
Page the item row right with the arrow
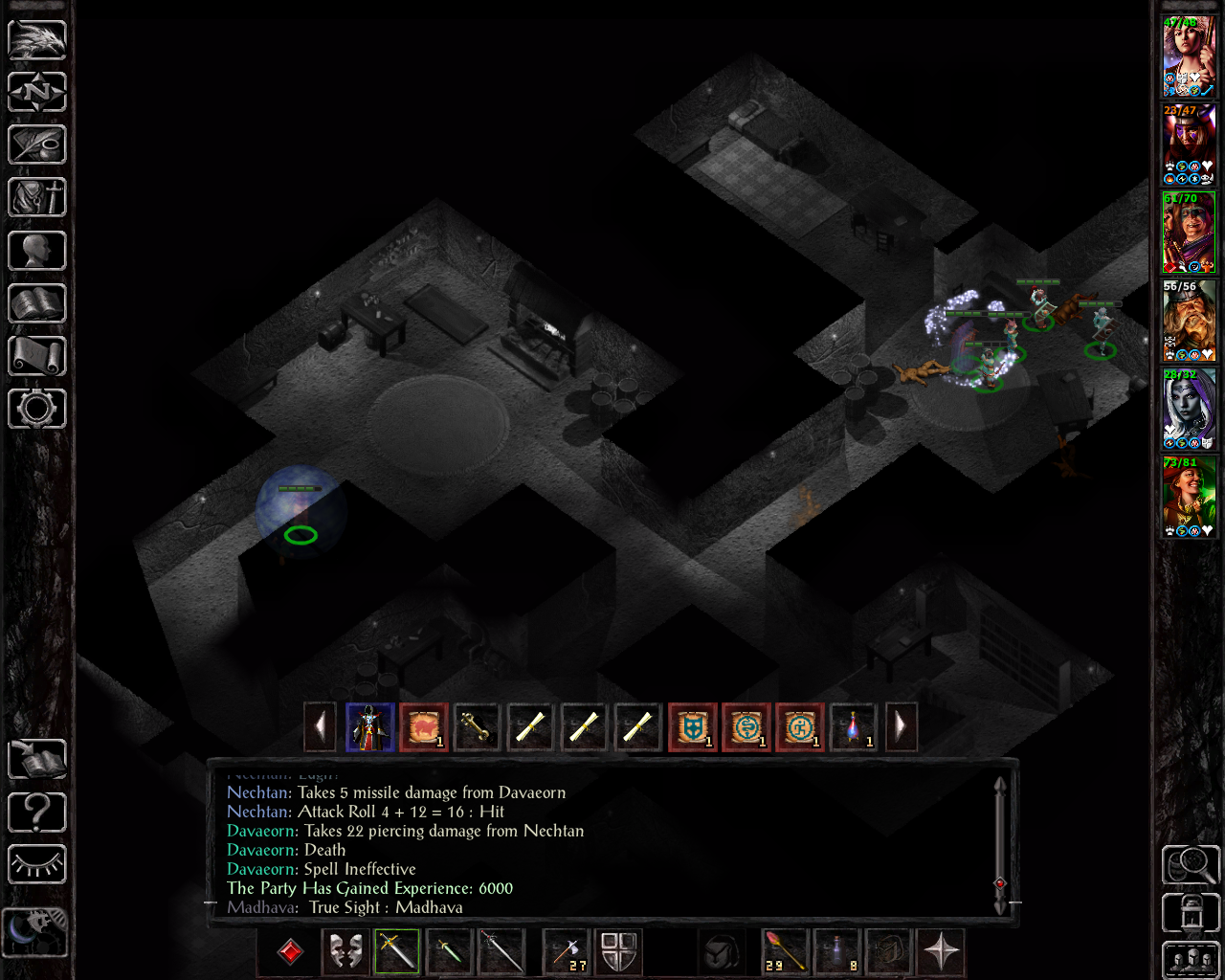click(x=901, y=727)
